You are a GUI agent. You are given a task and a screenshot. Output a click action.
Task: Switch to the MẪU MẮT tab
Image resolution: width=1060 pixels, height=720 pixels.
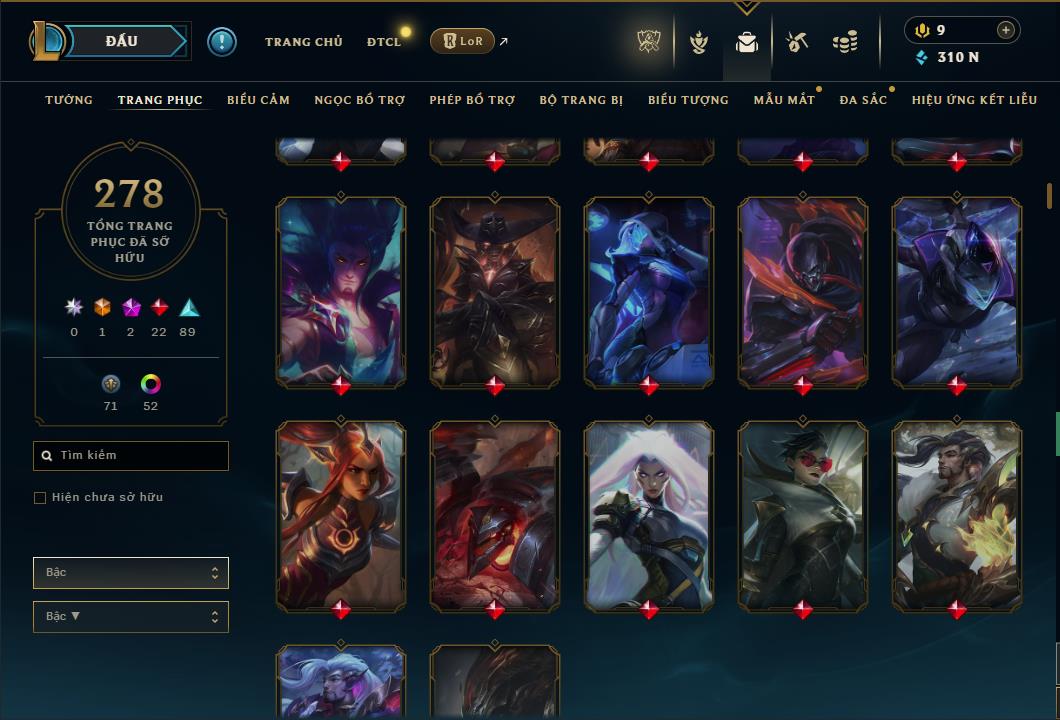pos(784,100)
